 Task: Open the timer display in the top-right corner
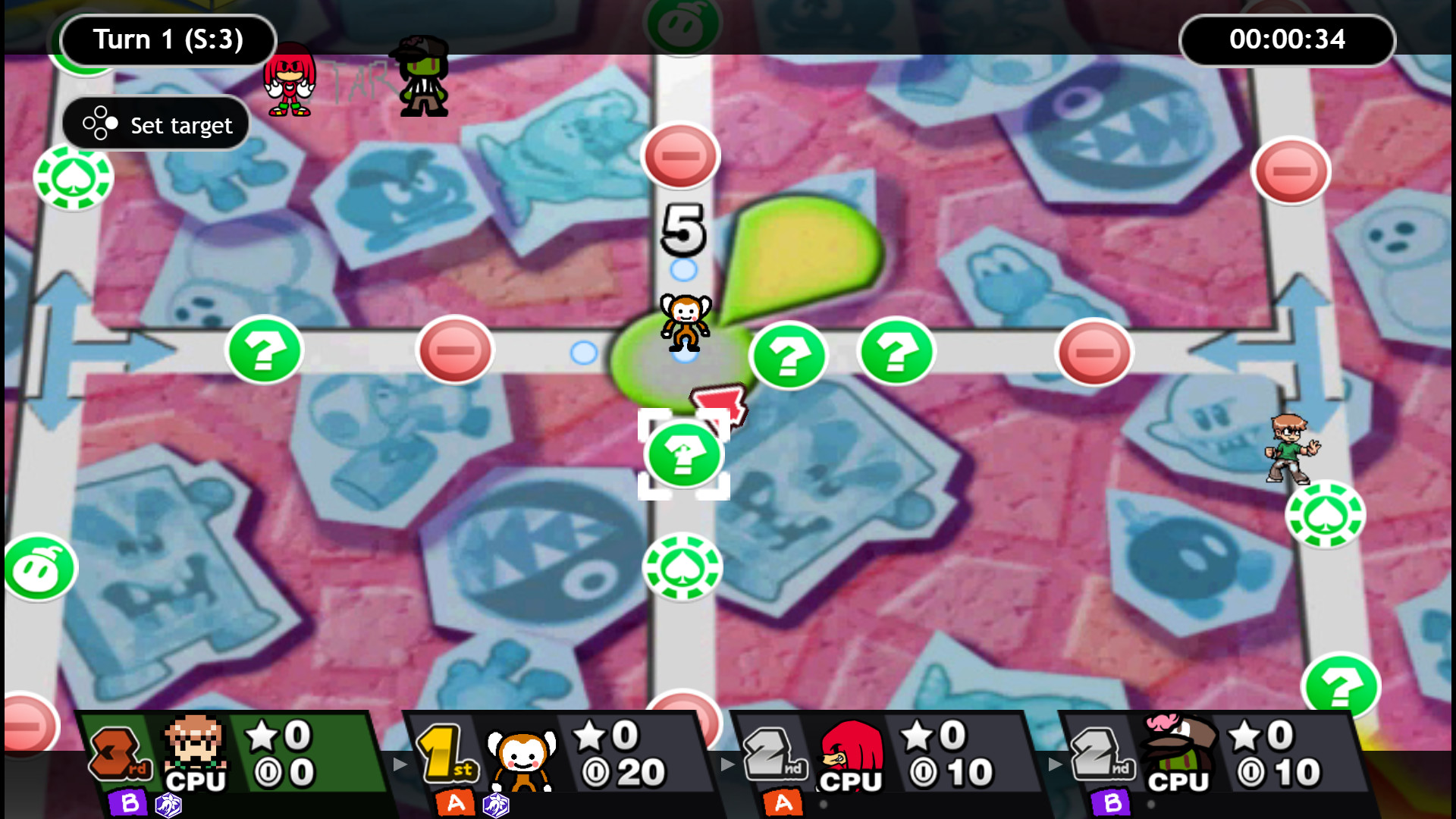point(1287,40)
